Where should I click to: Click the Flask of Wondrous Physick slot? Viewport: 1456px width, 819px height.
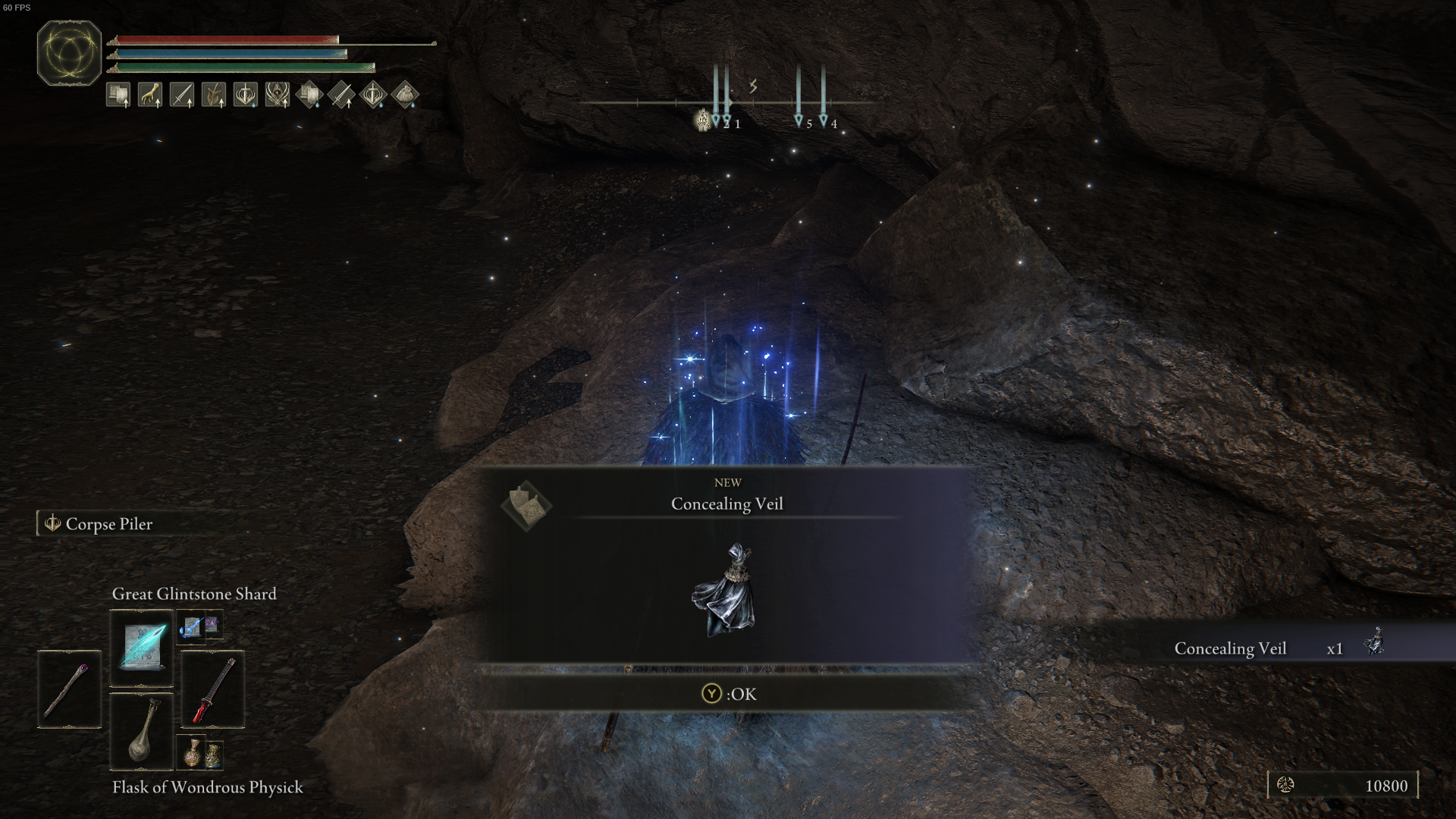(x=141, y=732)
